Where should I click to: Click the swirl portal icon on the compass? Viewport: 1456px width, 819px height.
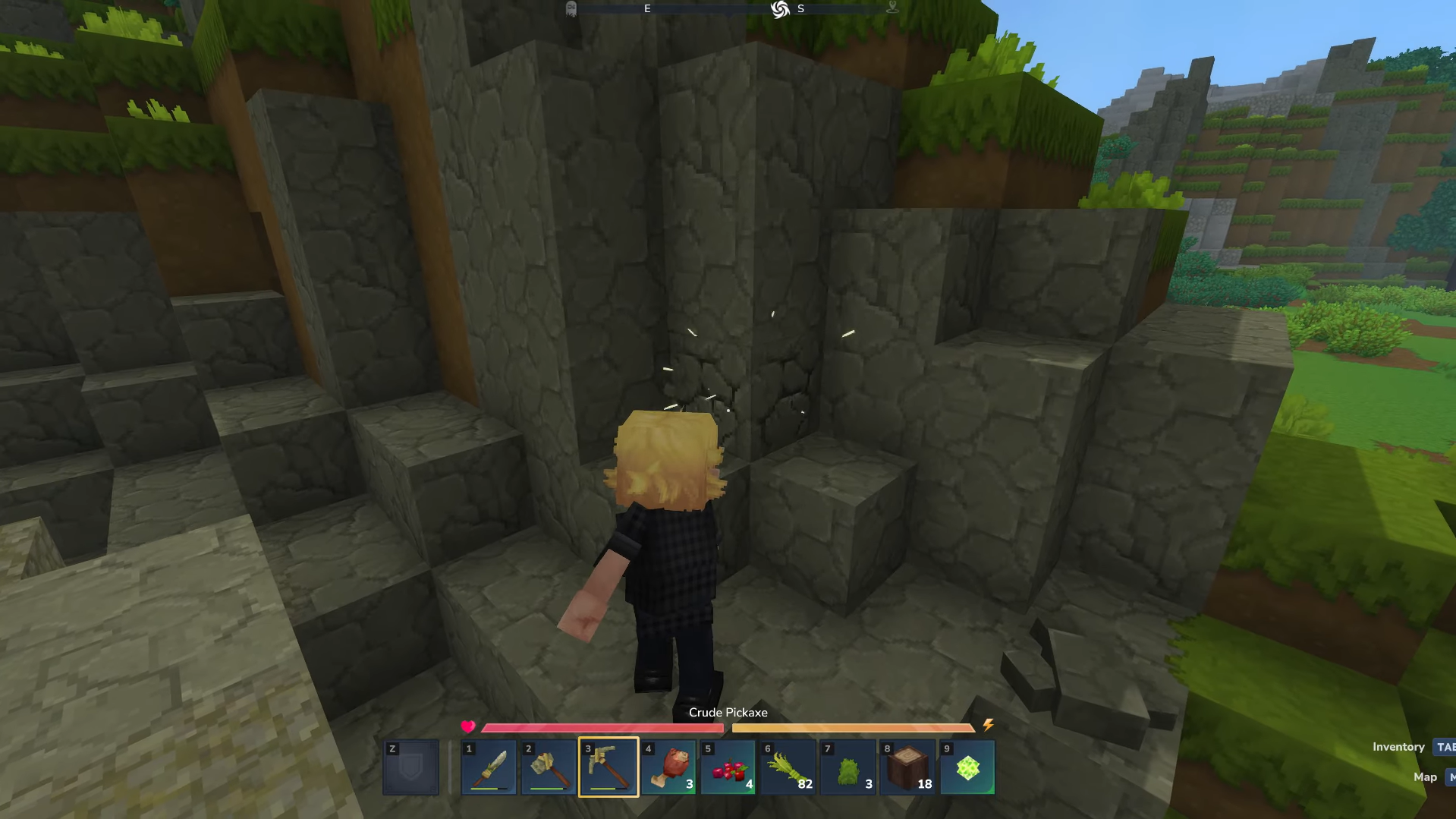coord(780,8)
